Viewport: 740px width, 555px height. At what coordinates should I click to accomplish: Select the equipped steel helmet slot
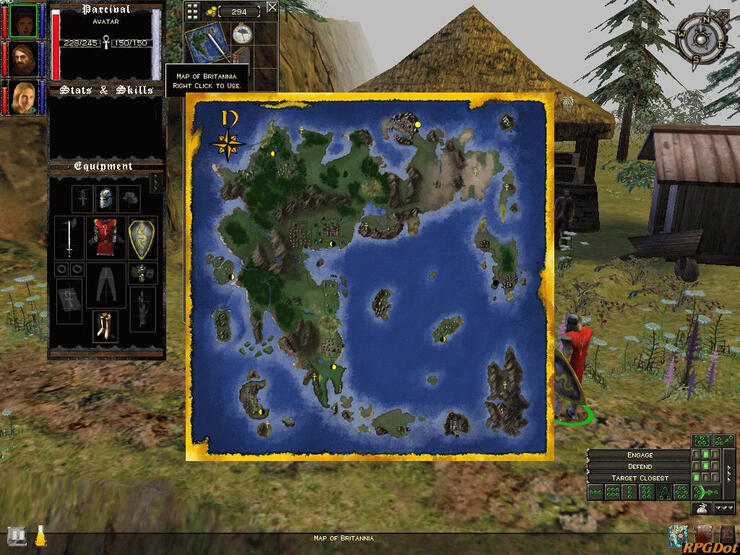106,198
